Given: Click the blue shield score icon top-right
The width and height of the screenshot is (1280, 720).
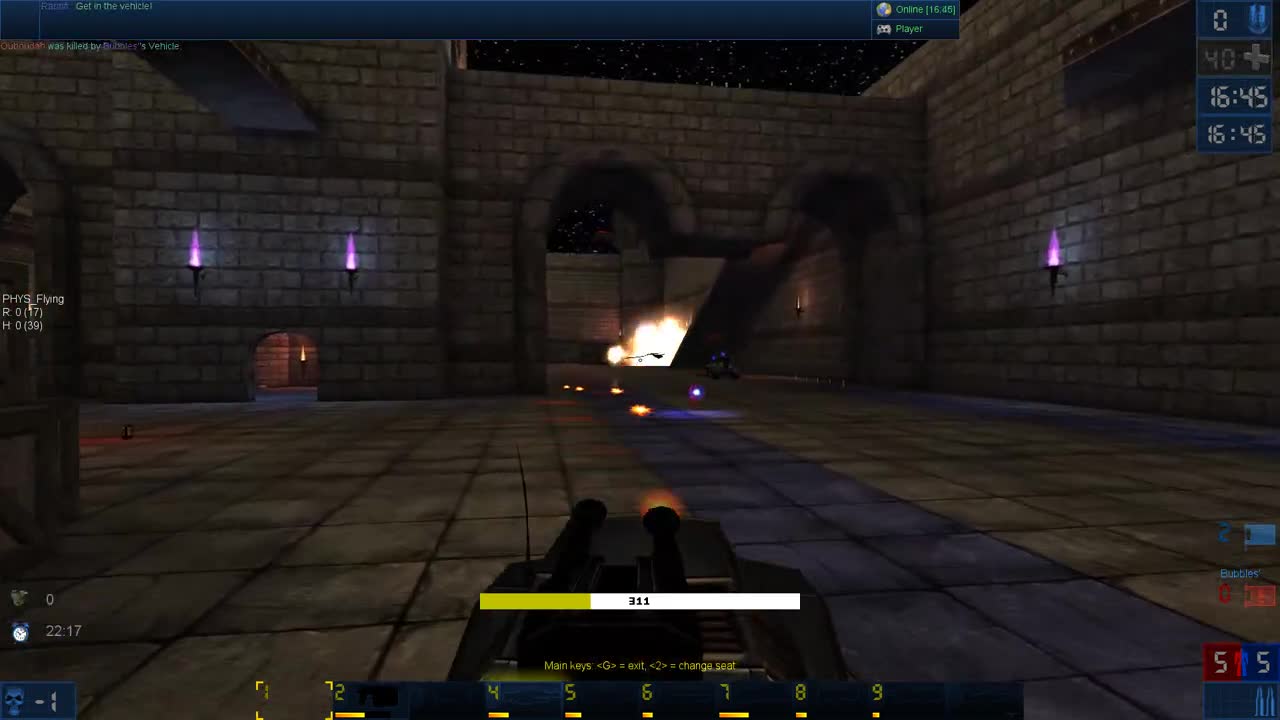Looking at the screenshot, I should [x=1256, y=18].
